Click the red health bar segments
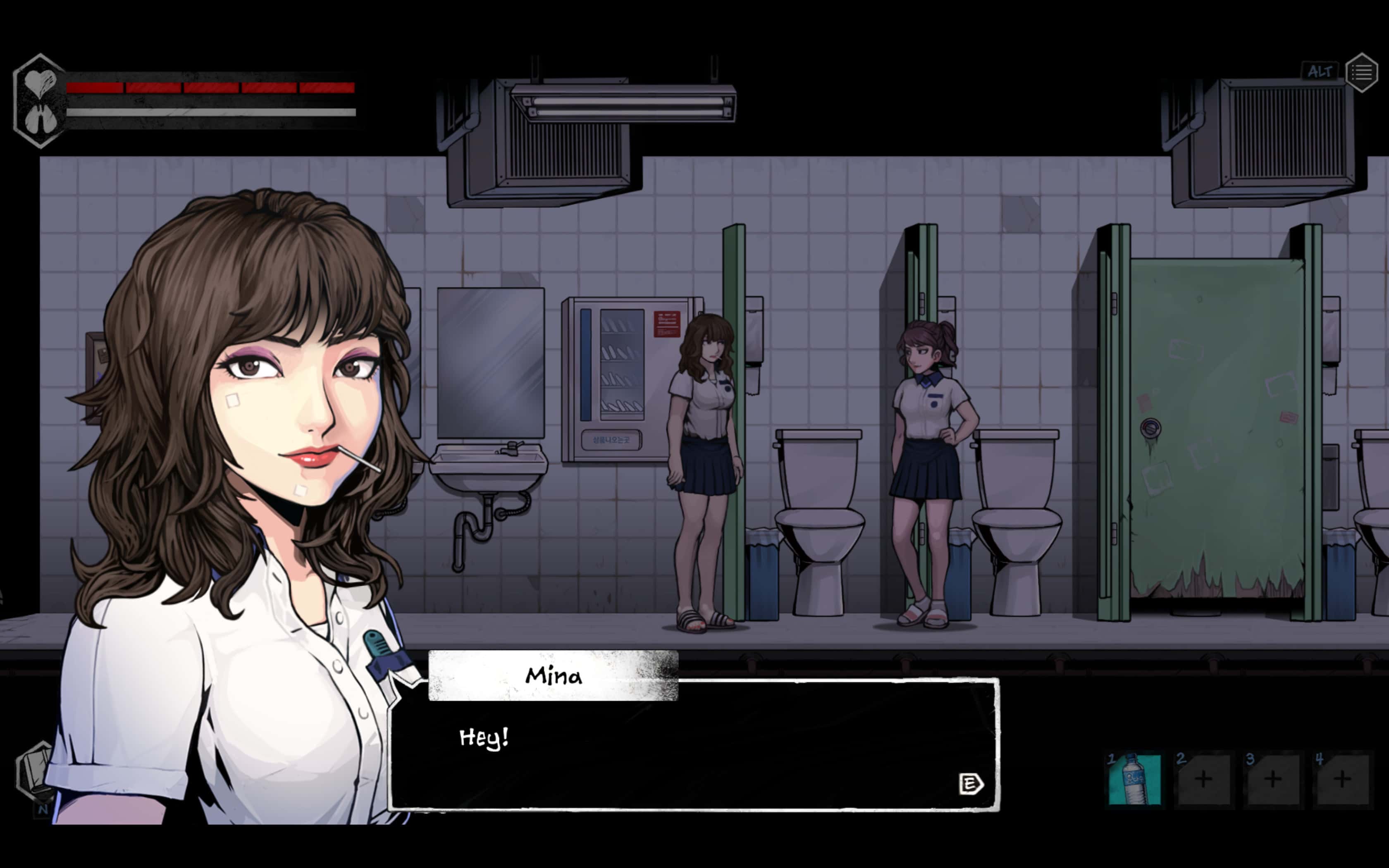Viewport: 1389px width, 868px height. coord(207,88)
